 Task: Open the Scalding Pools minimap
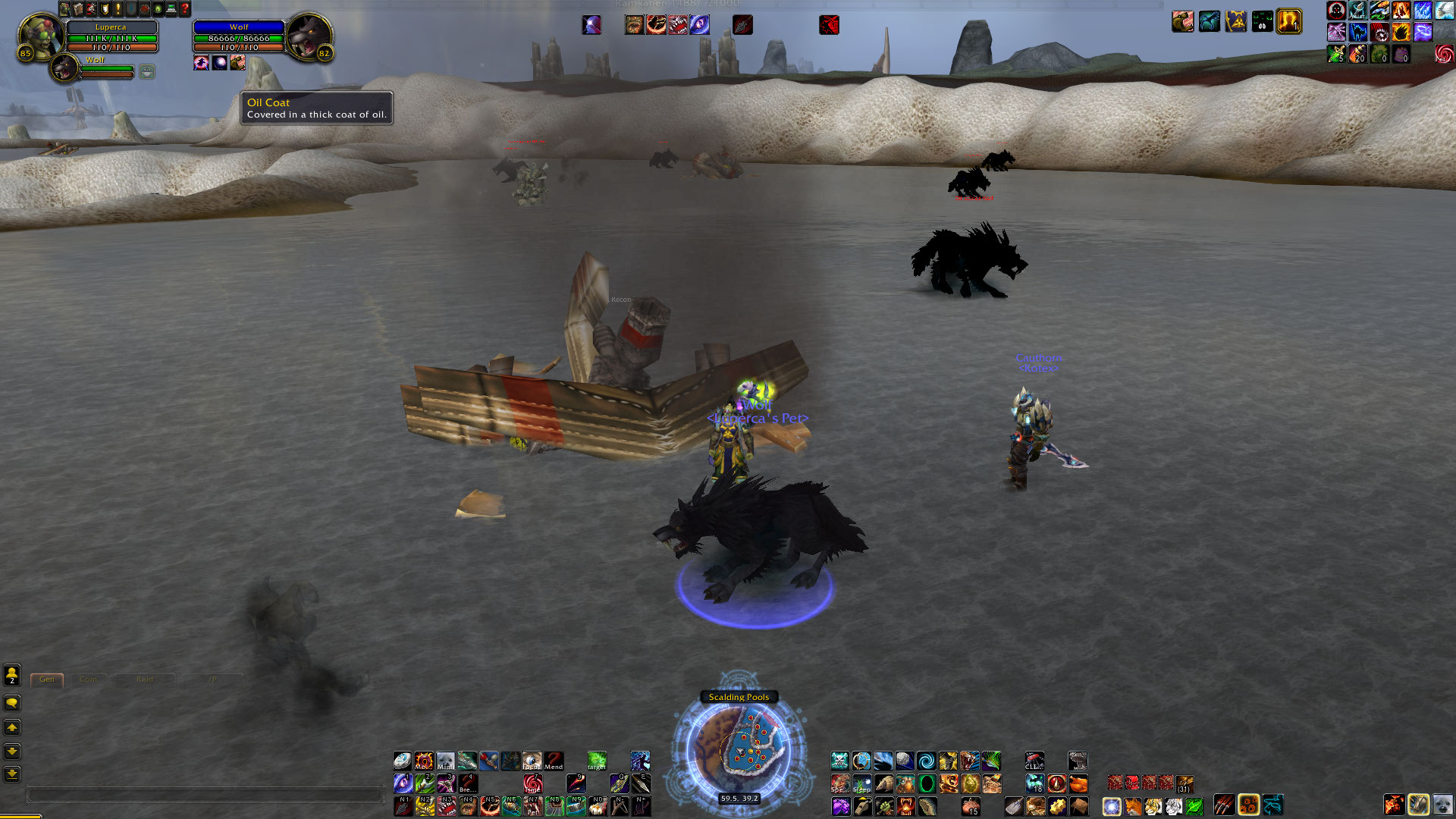(739, 749)
